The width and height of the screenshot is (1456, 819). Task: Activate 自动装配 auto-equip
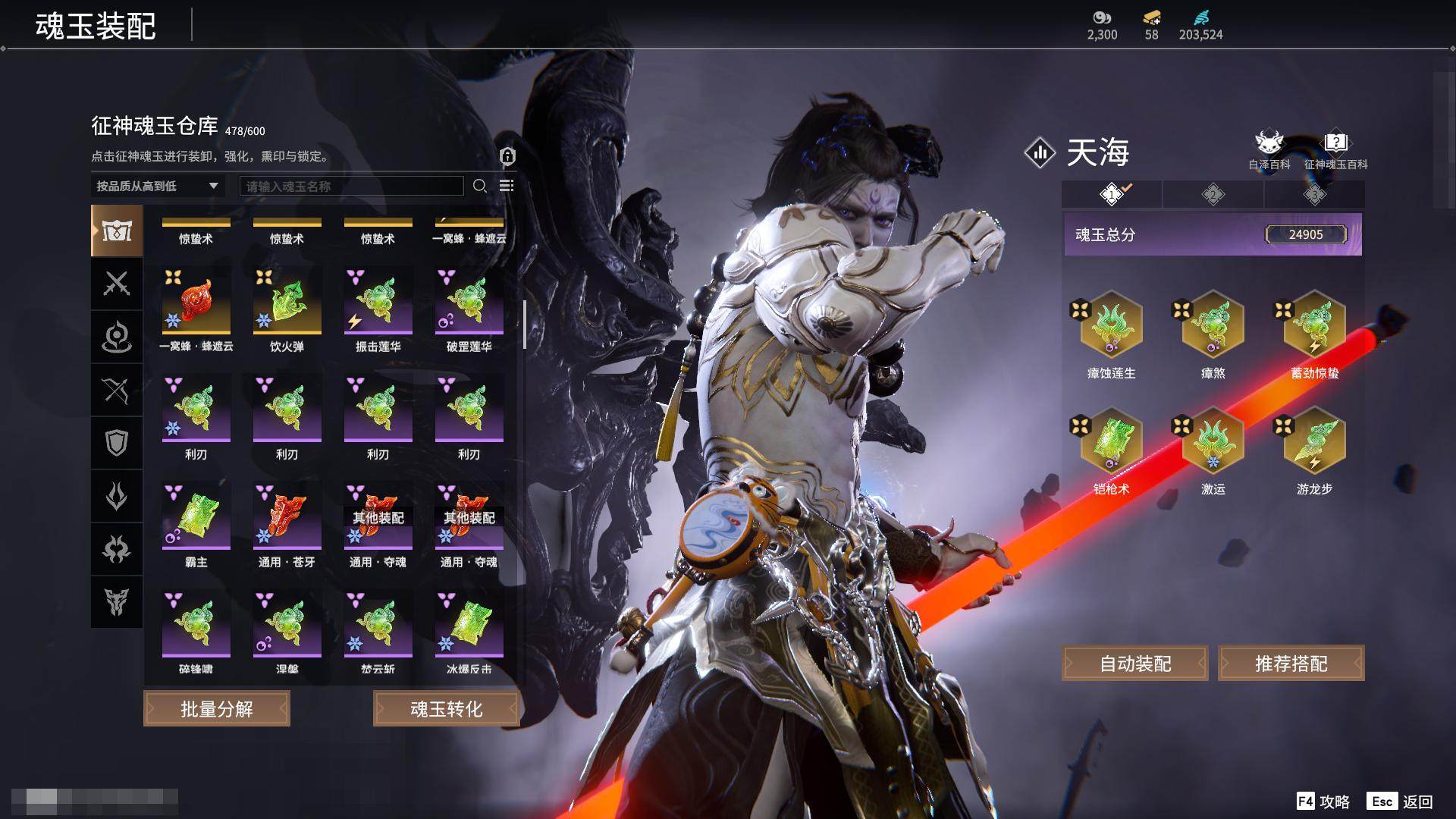(x=1135, y=664)
